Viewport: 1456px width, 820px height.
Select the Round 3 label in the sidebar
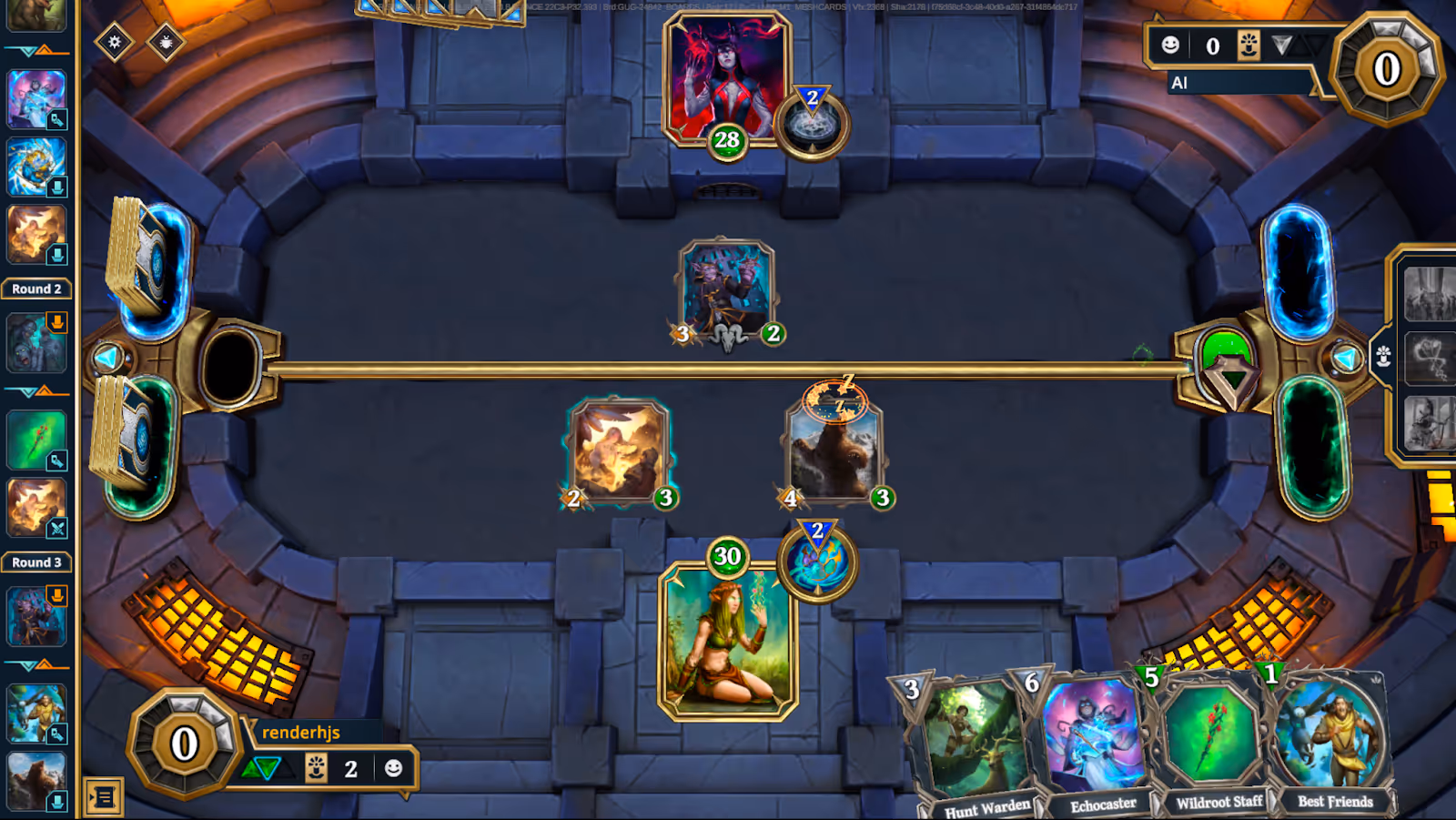click(36, 562)
